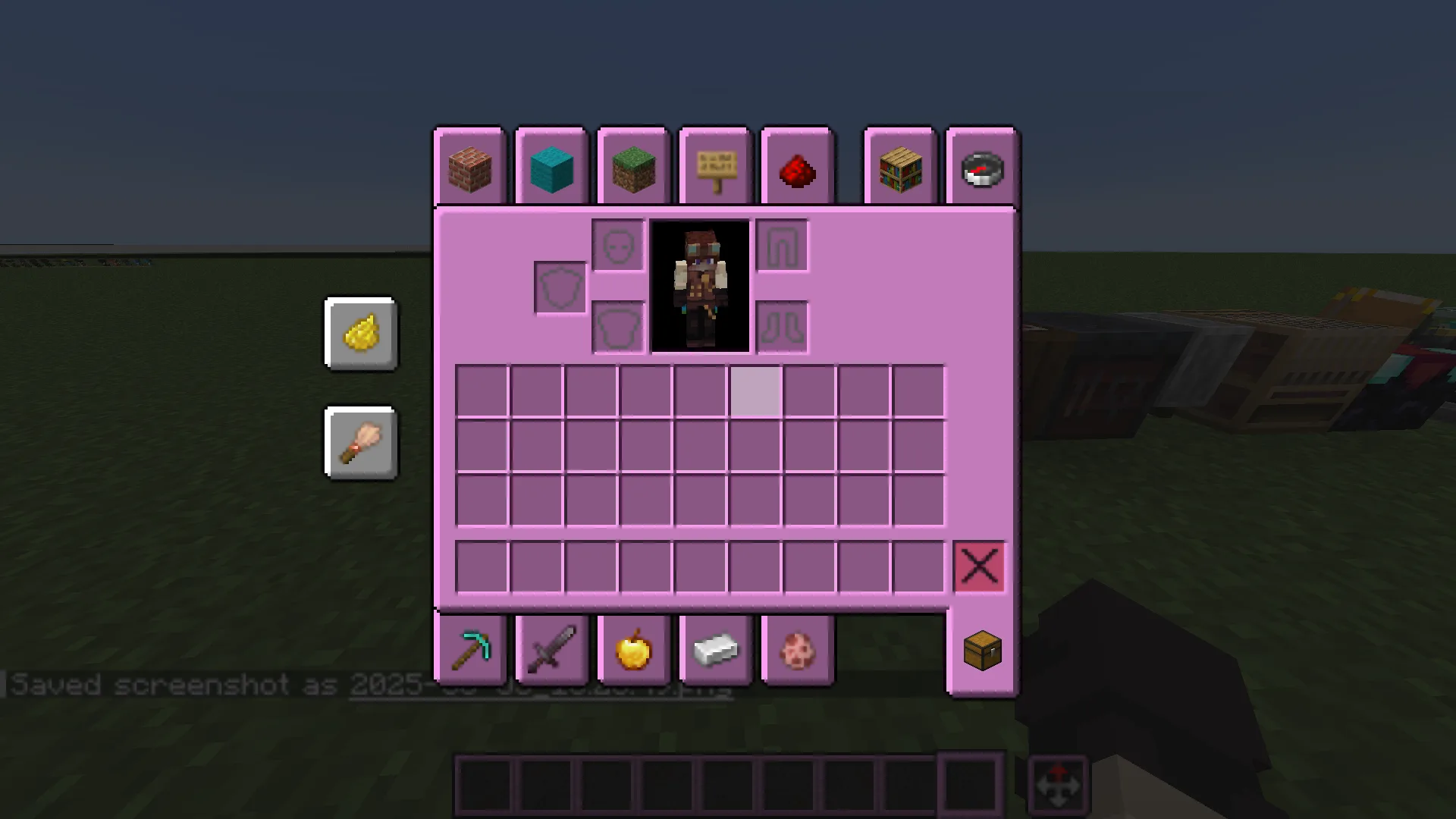Viewport: 1456px width, 819px height.
Task: Select the brush item on the left panel
Action: [x=361, y=444]
